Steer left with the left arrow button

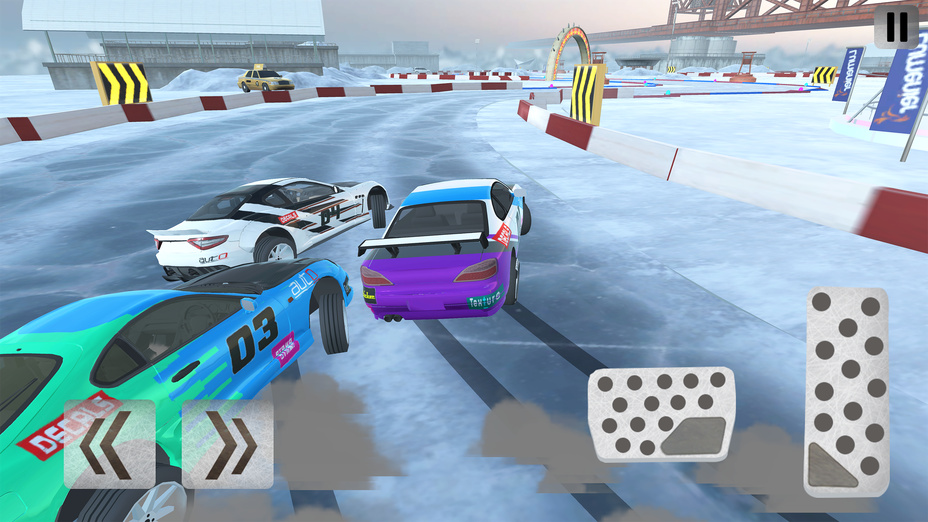110,444
